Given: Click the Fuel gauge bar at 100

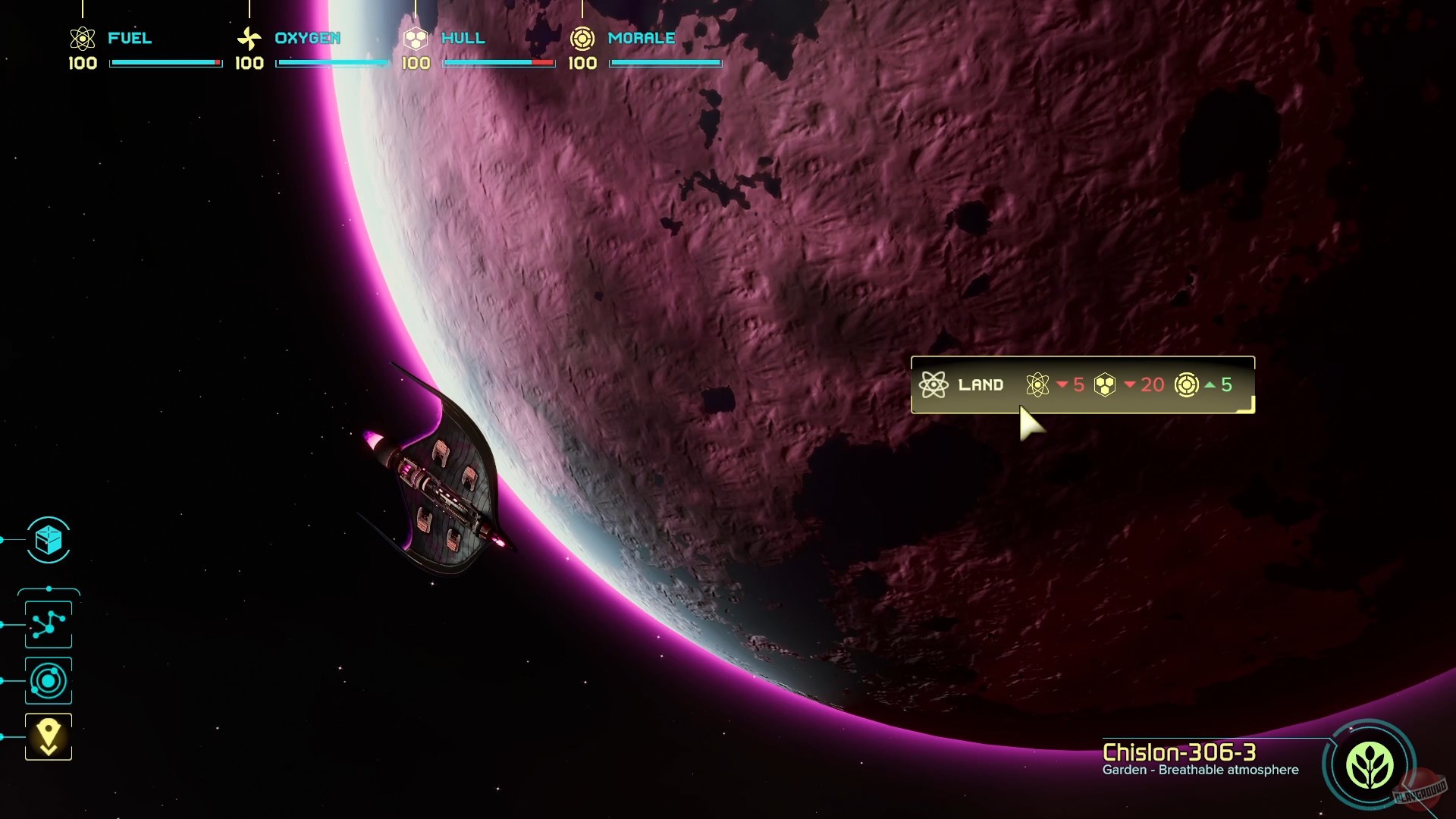Looking at the screenshot, I should pyautogui.click(x=165, y=64).
